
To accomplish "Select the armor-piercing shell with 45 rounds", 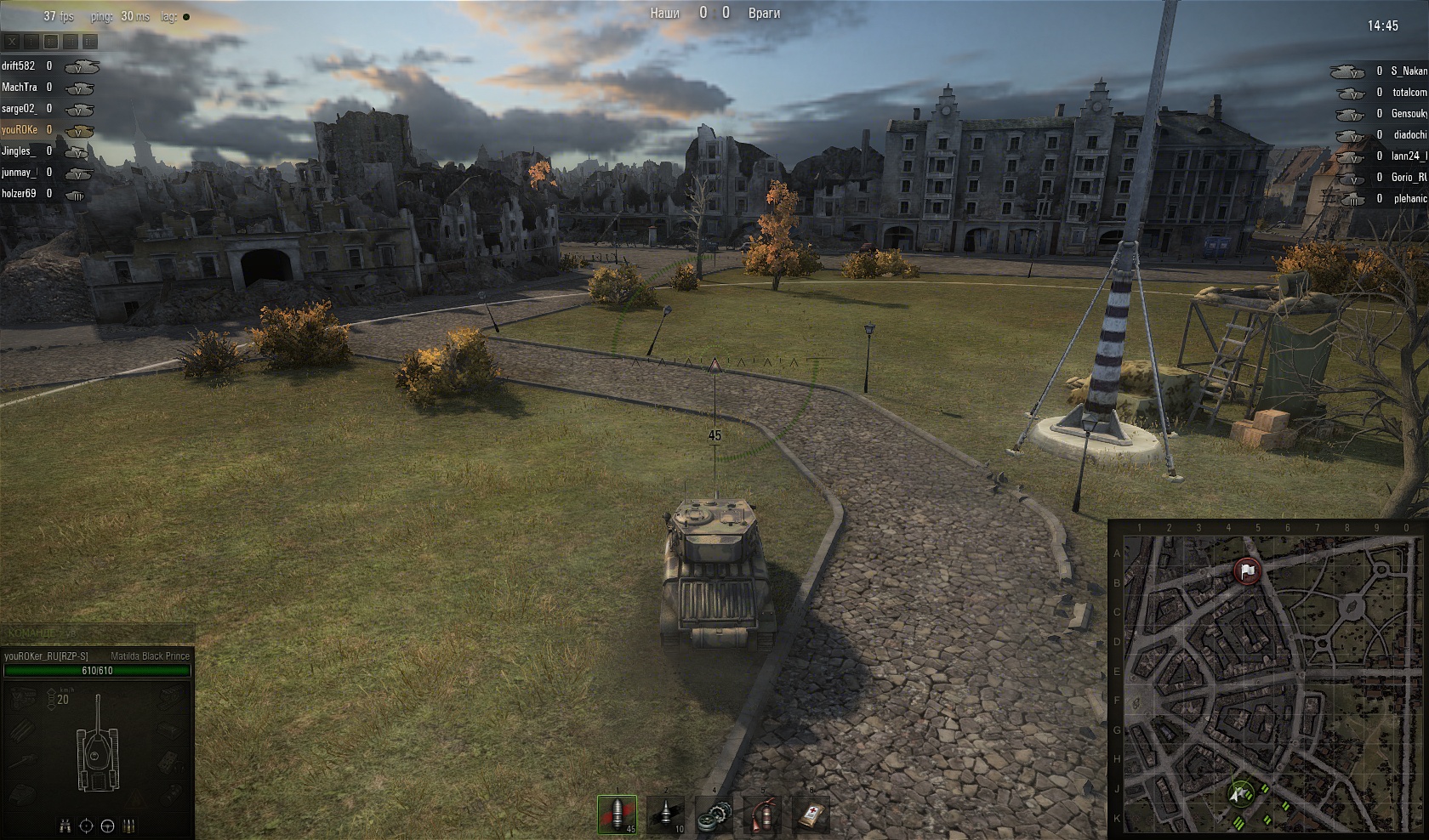I will pyautogui.click(x=617, y=814).
